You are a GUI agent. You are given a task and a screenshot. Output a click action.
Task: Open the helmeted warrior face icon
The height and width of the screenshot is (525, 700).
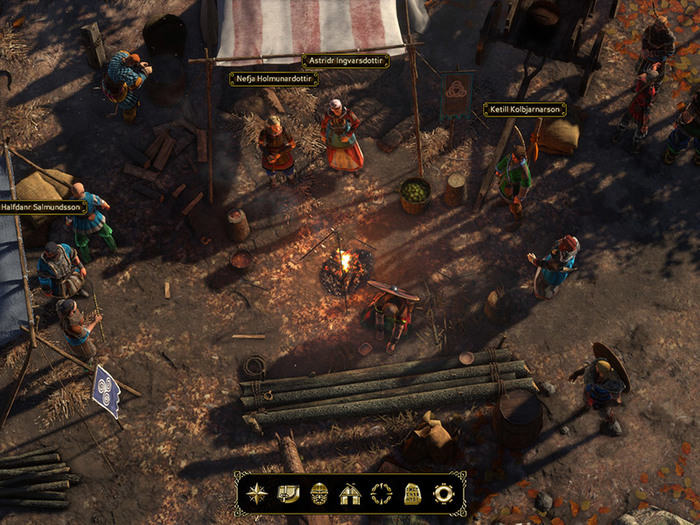[x=319, y=493]
